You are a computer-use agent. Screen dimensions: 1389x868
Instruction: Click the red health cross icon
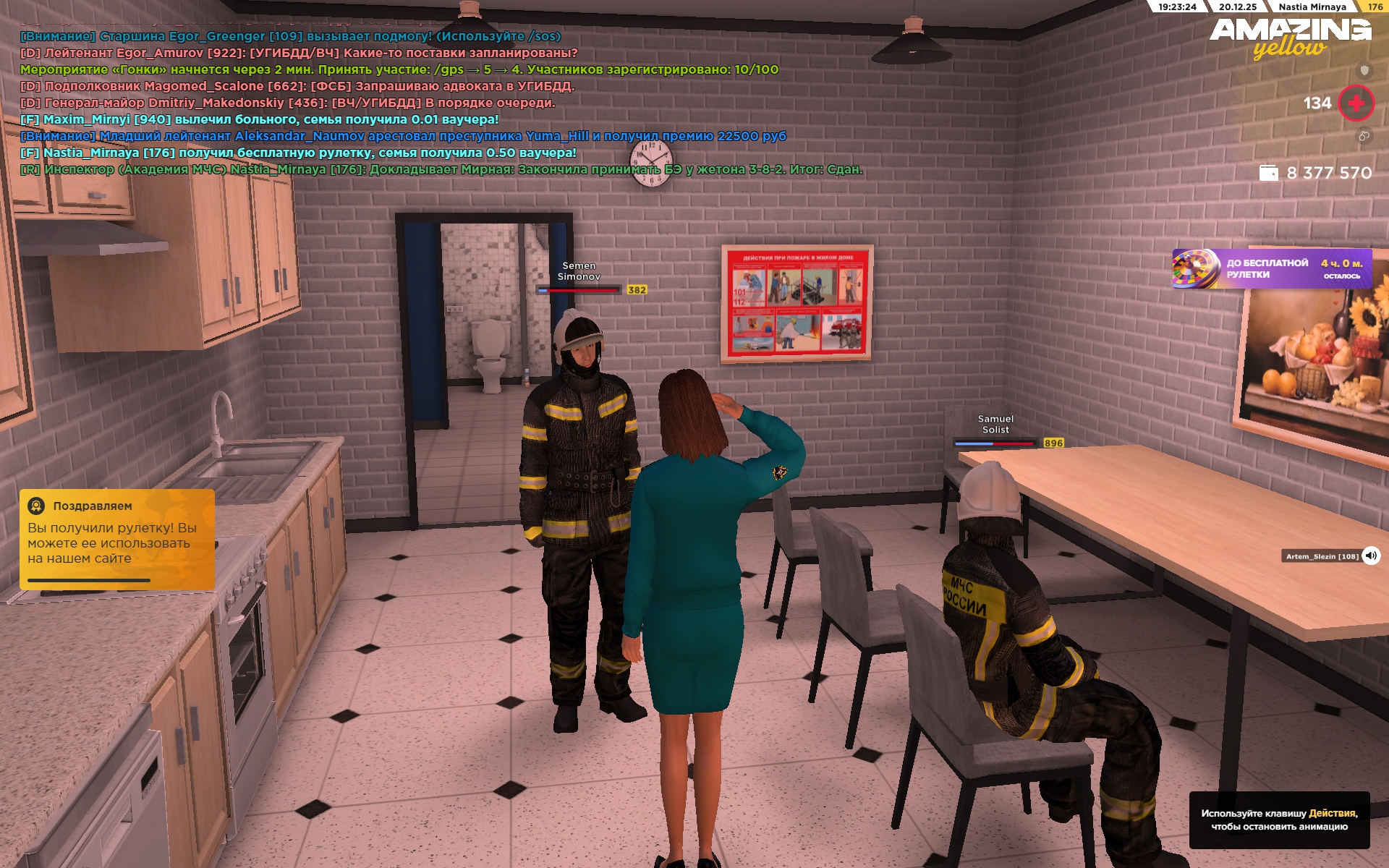coord(1356,103)
